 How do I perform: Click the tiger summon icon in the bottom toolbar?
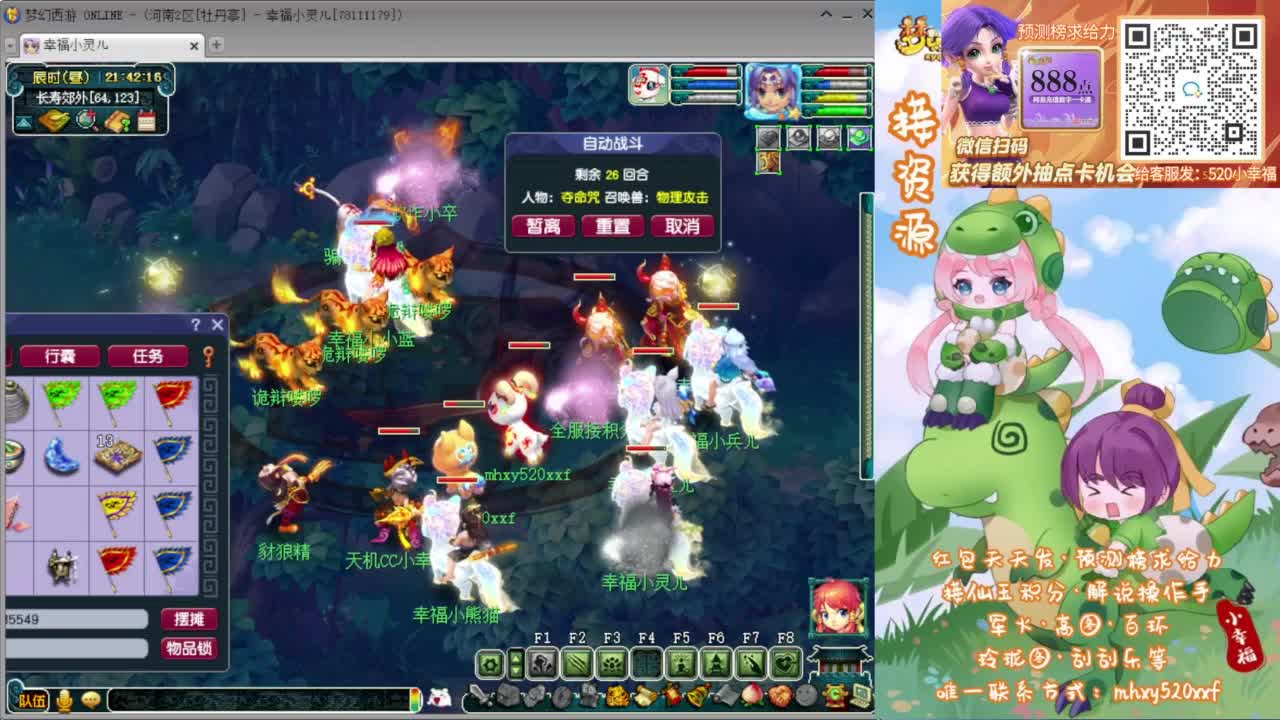point(617,695)
